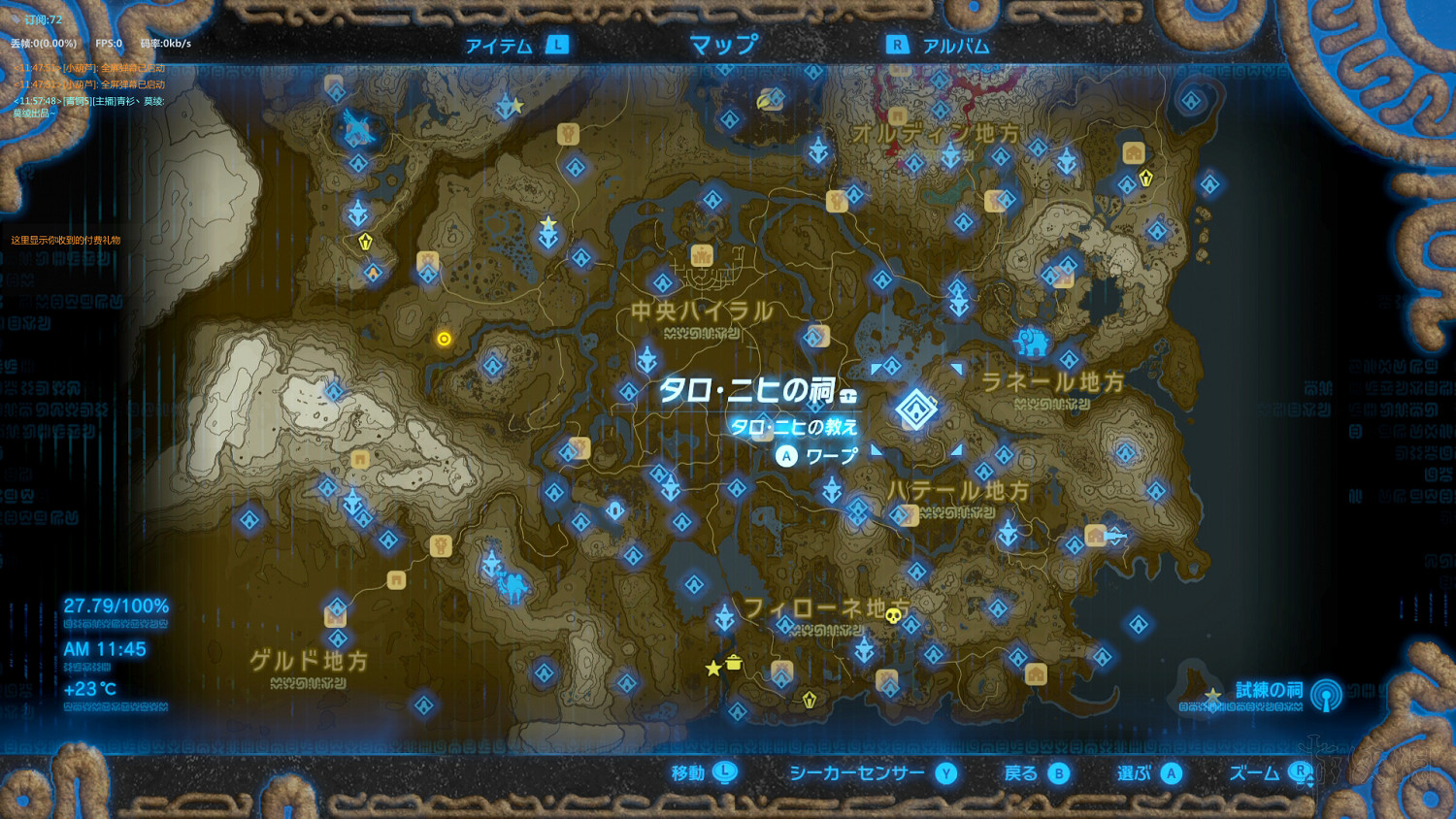This screenshot has height=819, width=1456.
Task: Click the yellow shrine icon near the northeast coast
Action: tap(1145, 178)
